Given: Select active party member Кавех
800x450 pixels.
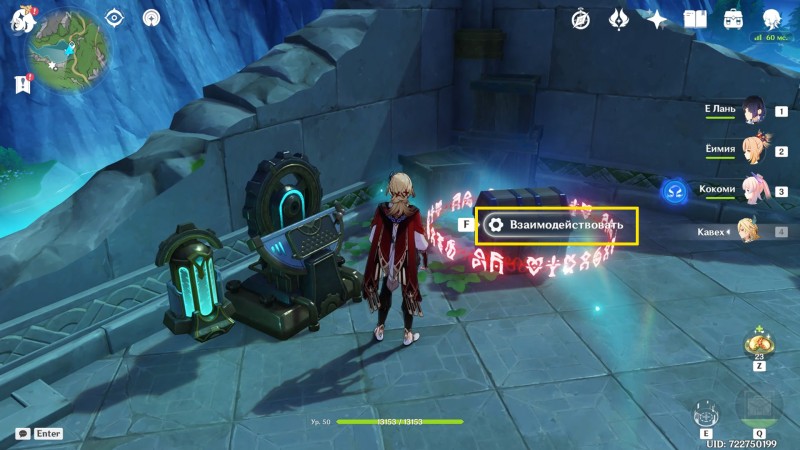Looking at the screenshot, I should pos(748,231).
